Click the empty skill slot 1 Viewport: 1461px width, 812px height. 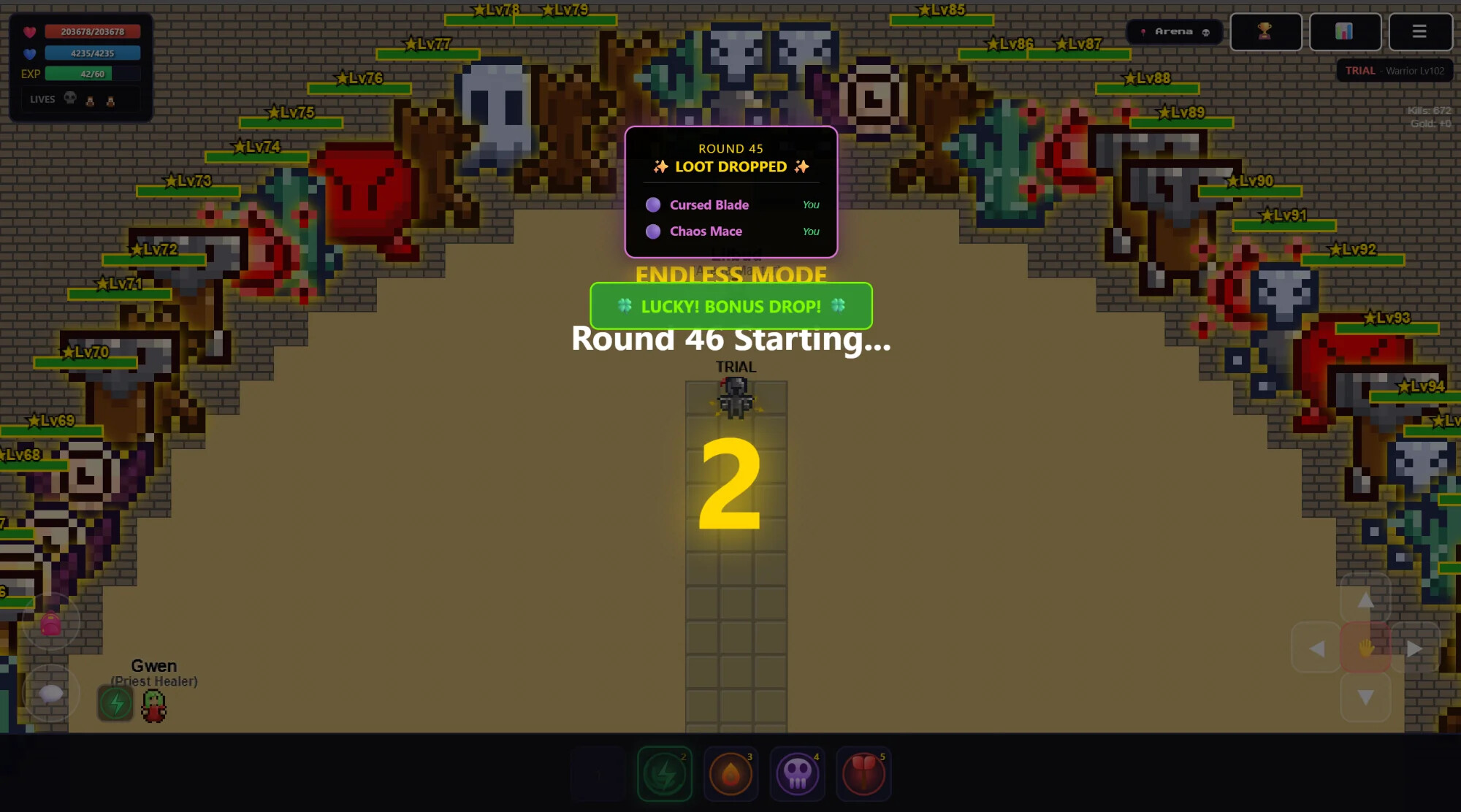click(598, 774)
